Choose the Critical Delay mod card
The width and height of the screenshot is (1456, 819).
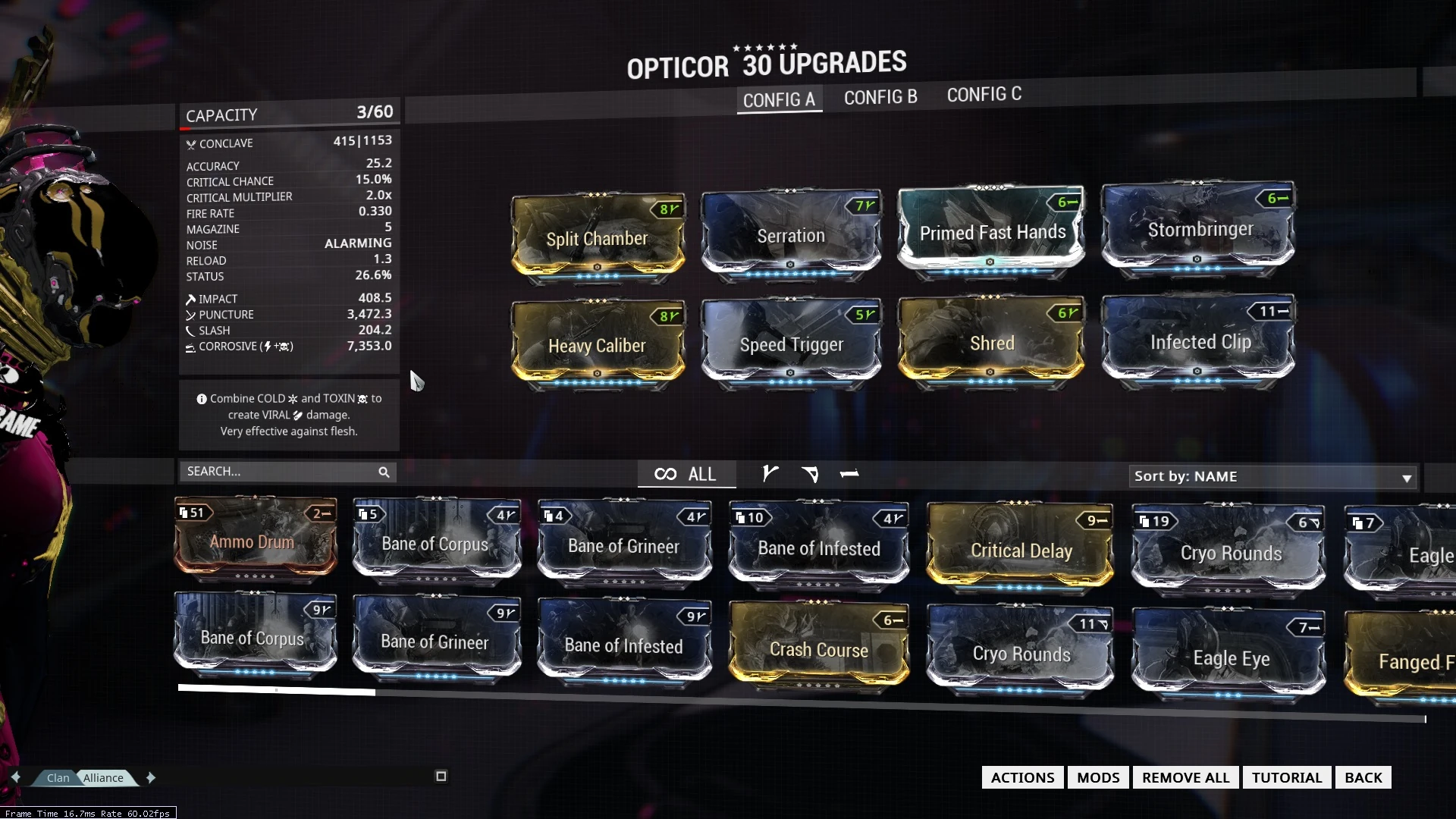1021,550
